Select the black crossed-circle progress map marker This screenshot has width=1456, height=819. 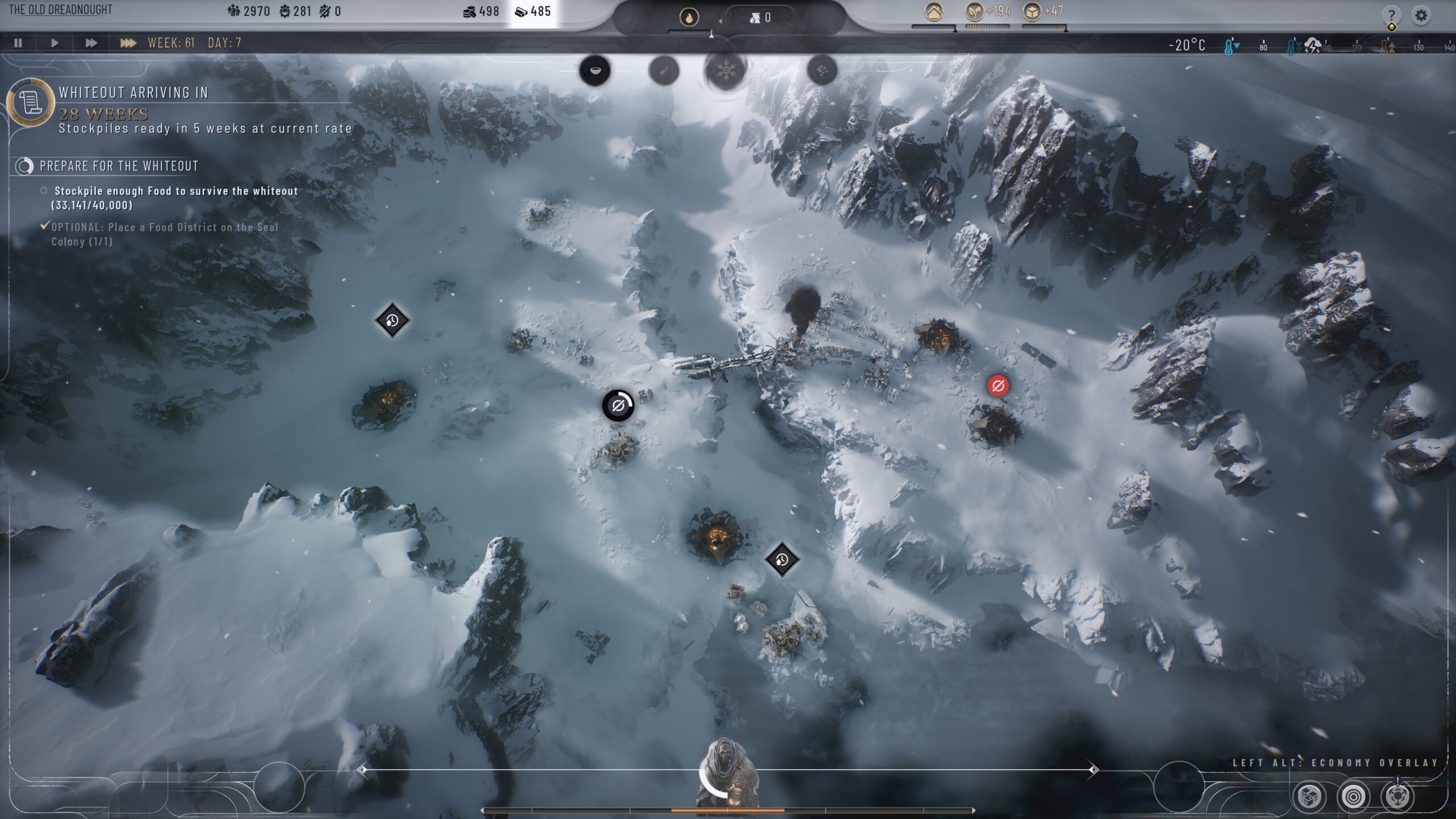coord(618,406)
